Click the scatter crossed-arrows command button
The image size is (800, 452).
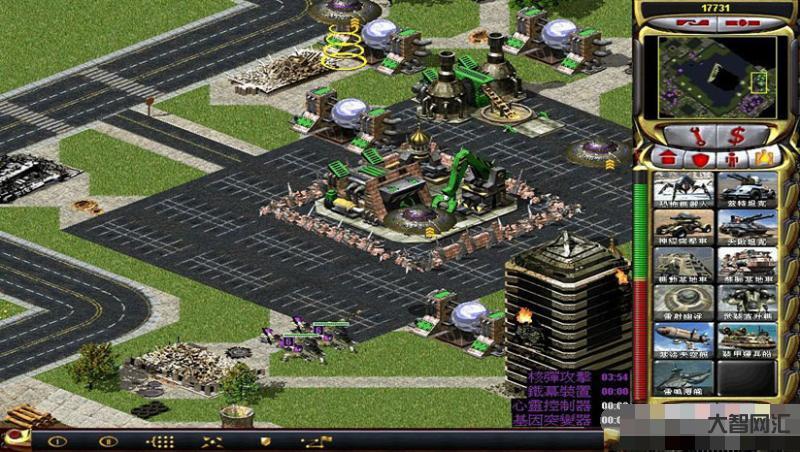[212, 441]
